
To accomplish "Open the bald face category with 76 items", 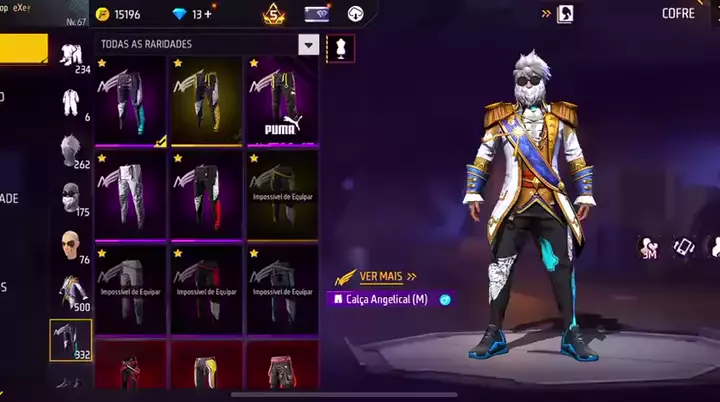I will click(70, 245).
